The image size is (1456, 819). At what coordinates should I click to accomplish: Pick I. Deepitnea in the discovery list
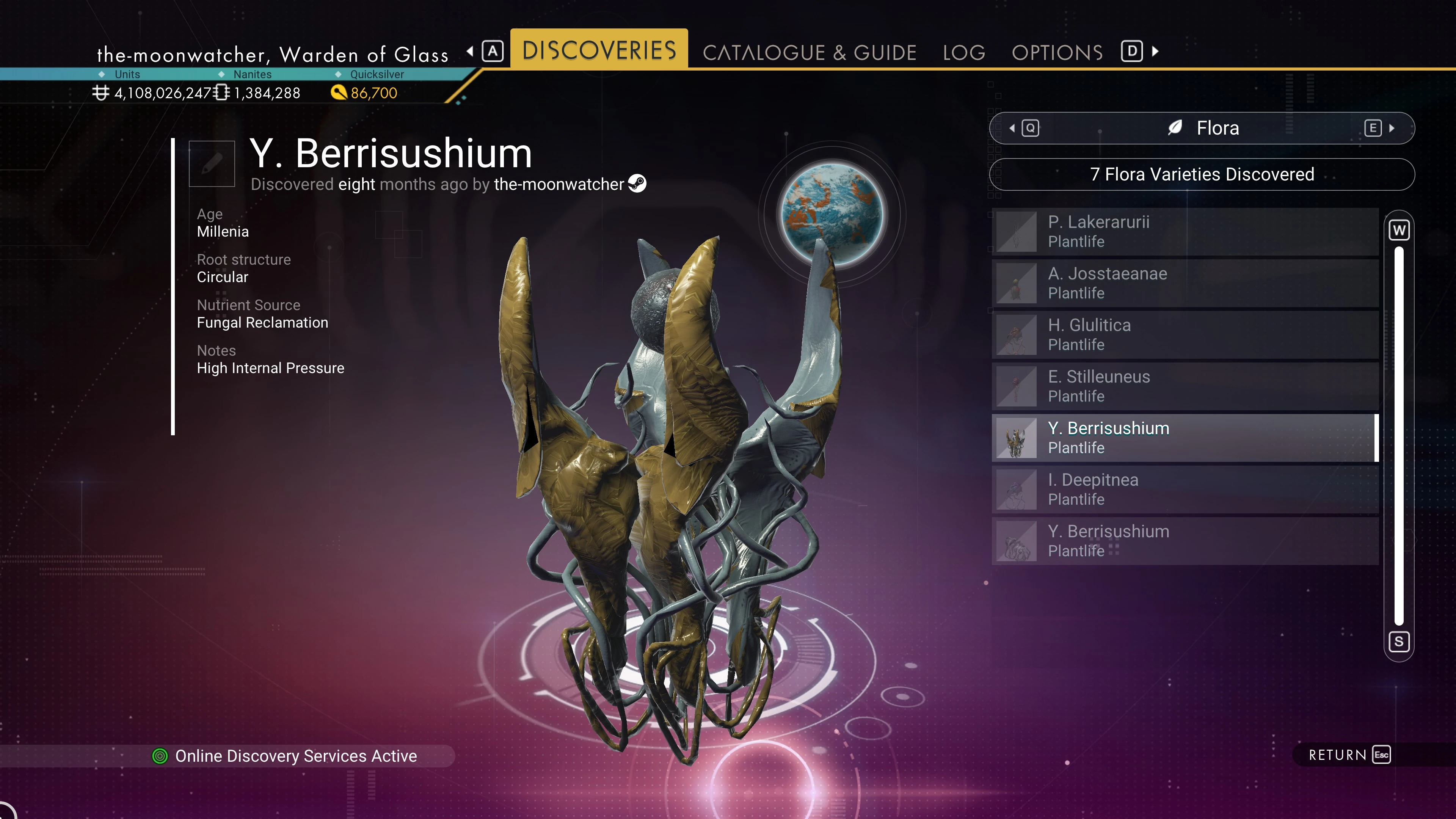click(x=1185, y=490)
